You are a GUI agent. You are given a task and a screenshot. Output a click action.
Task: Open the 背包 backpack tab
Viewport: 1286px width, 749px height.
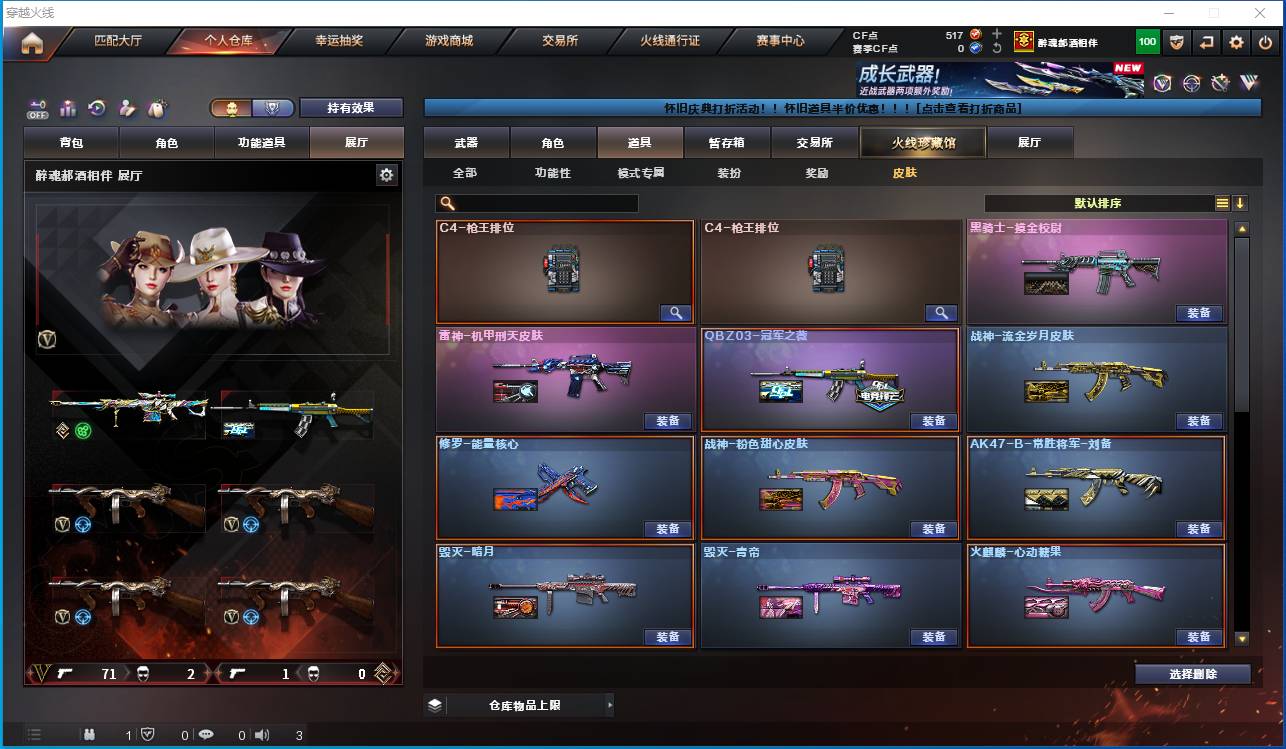click(x=71, y=143)
